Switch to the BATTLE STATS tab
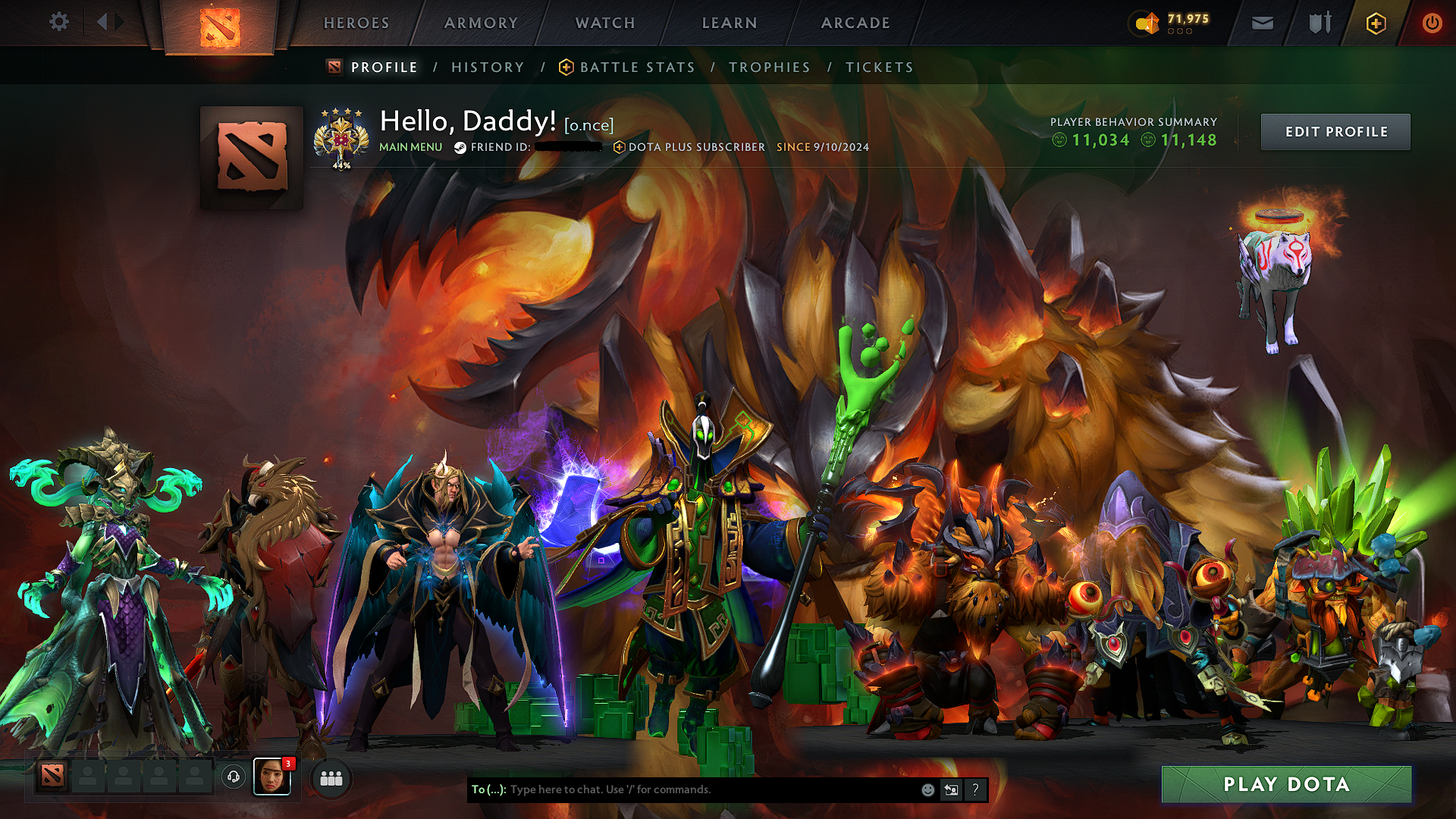The height and width of the screenshot is (819, 1456). pyautogui.click(x=636, y=67)
